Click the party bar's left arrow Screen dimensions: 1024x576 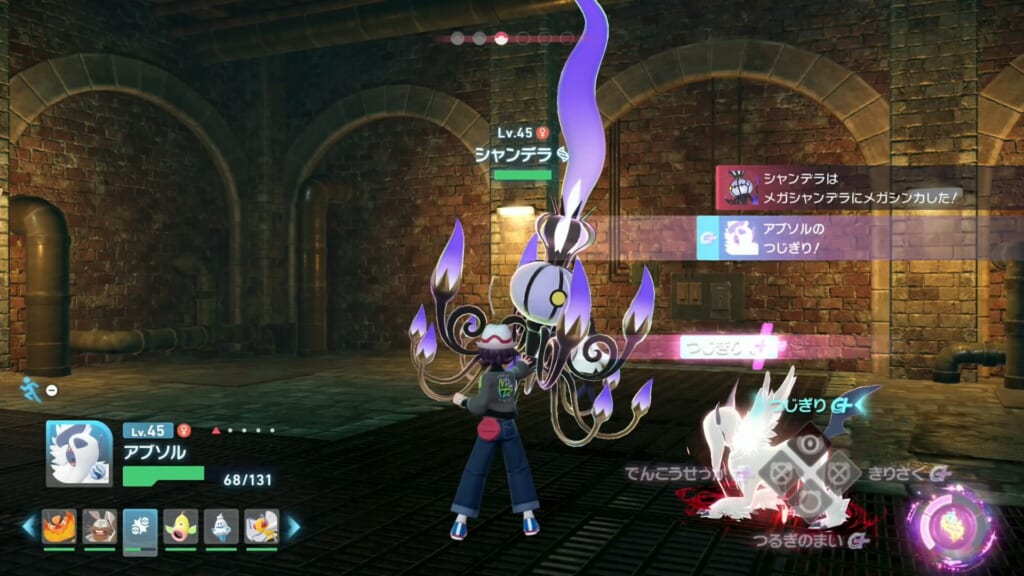point(30,526)
